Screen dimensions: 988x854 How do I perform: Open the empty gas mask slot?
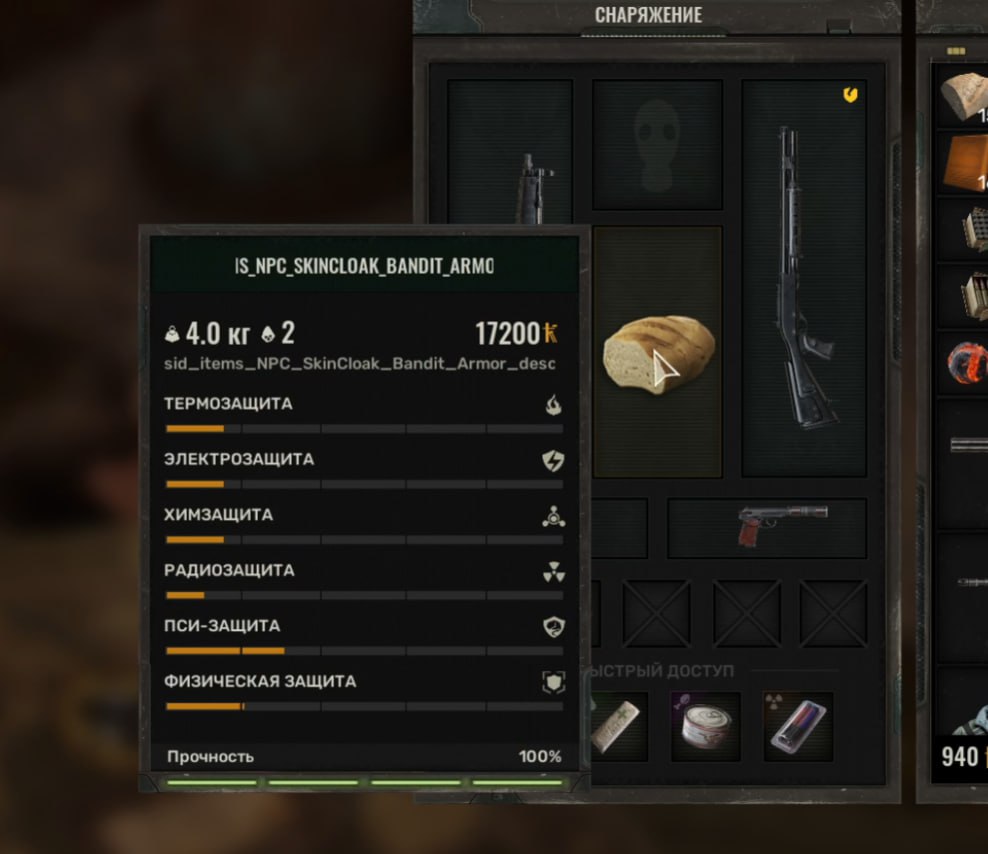click(x=657, y=146)
